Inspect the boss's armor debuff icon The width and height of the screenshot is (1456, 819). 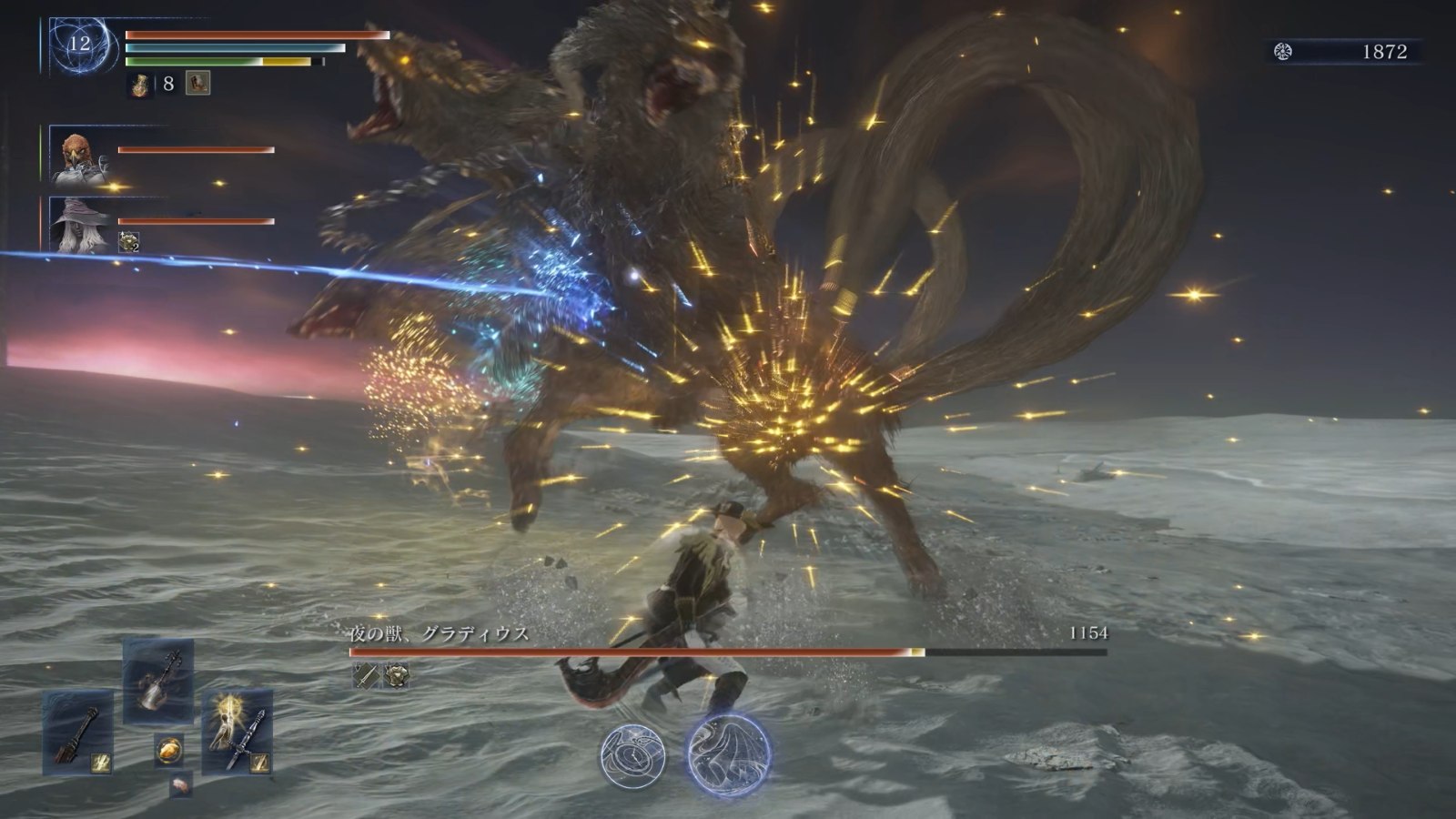tap(396, 674)
